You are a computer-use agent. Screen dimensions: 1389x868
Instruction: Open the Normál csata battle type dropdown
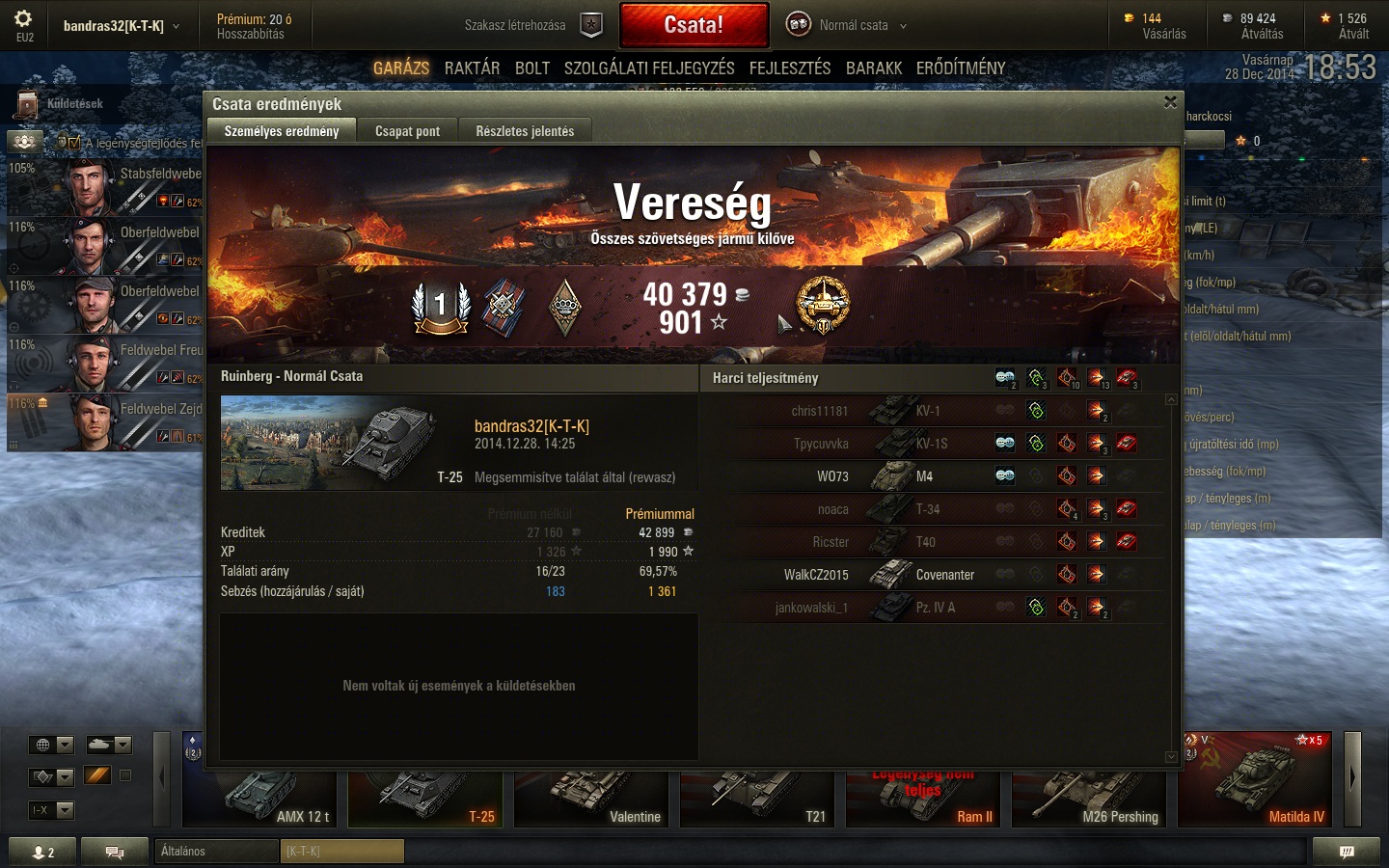coord(849,25)
